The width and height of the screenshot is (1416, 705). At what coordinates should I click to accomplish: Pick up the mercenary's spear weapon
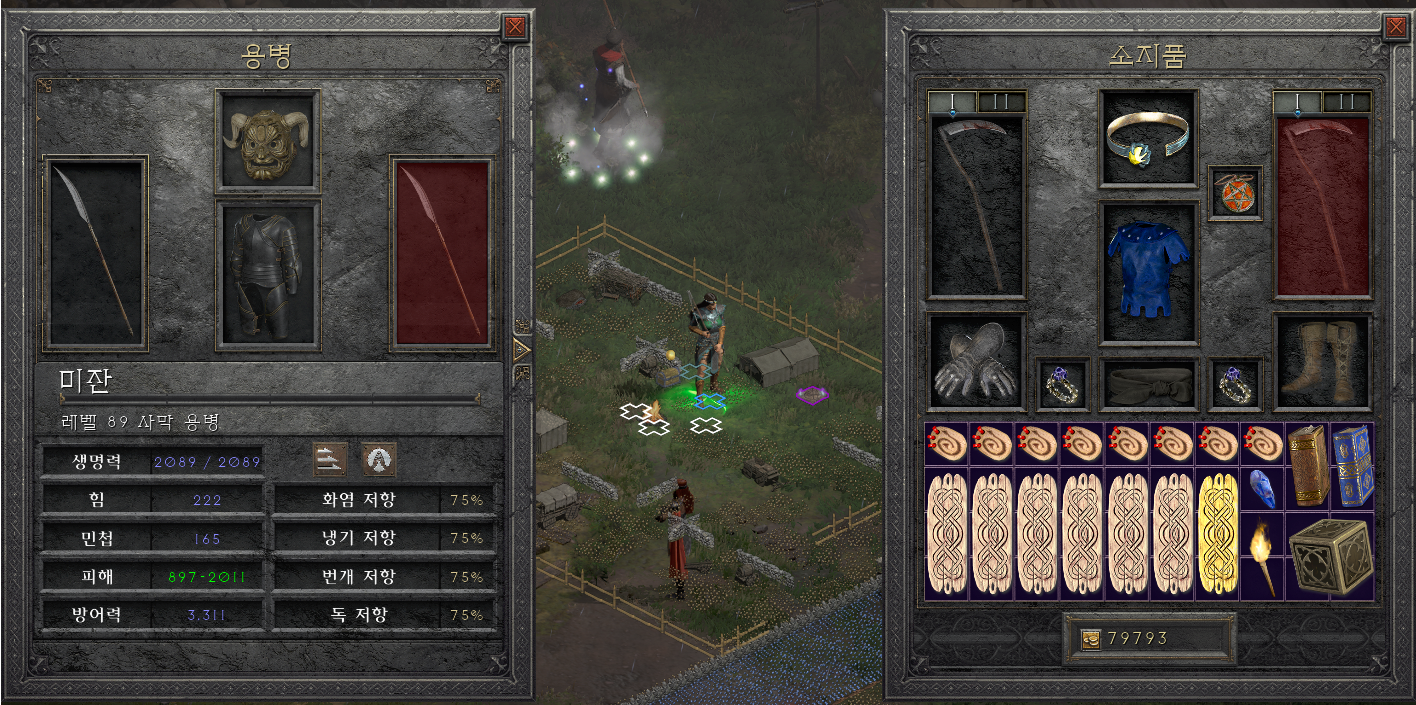[x=95, y=250]
